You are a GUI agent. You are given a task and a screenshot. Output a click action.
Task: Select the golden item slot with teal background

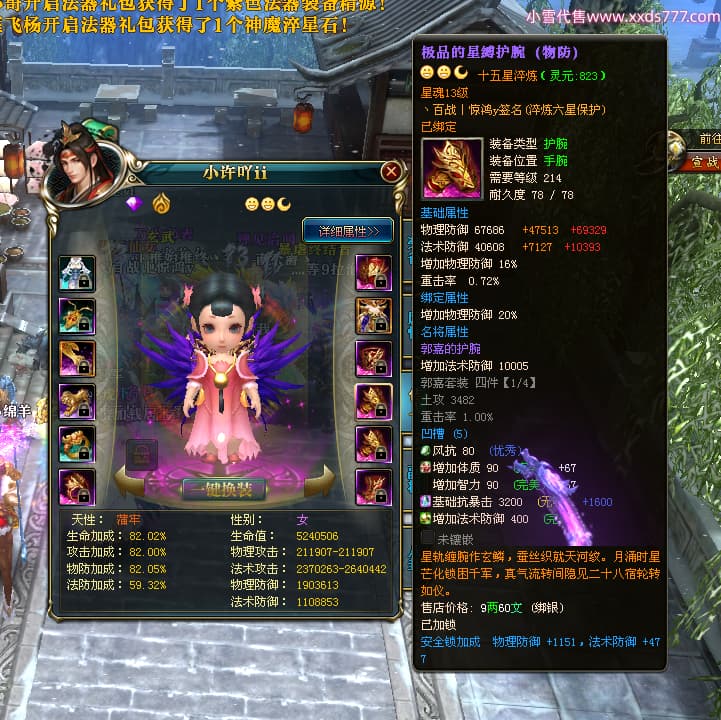[x=77, y=444]
